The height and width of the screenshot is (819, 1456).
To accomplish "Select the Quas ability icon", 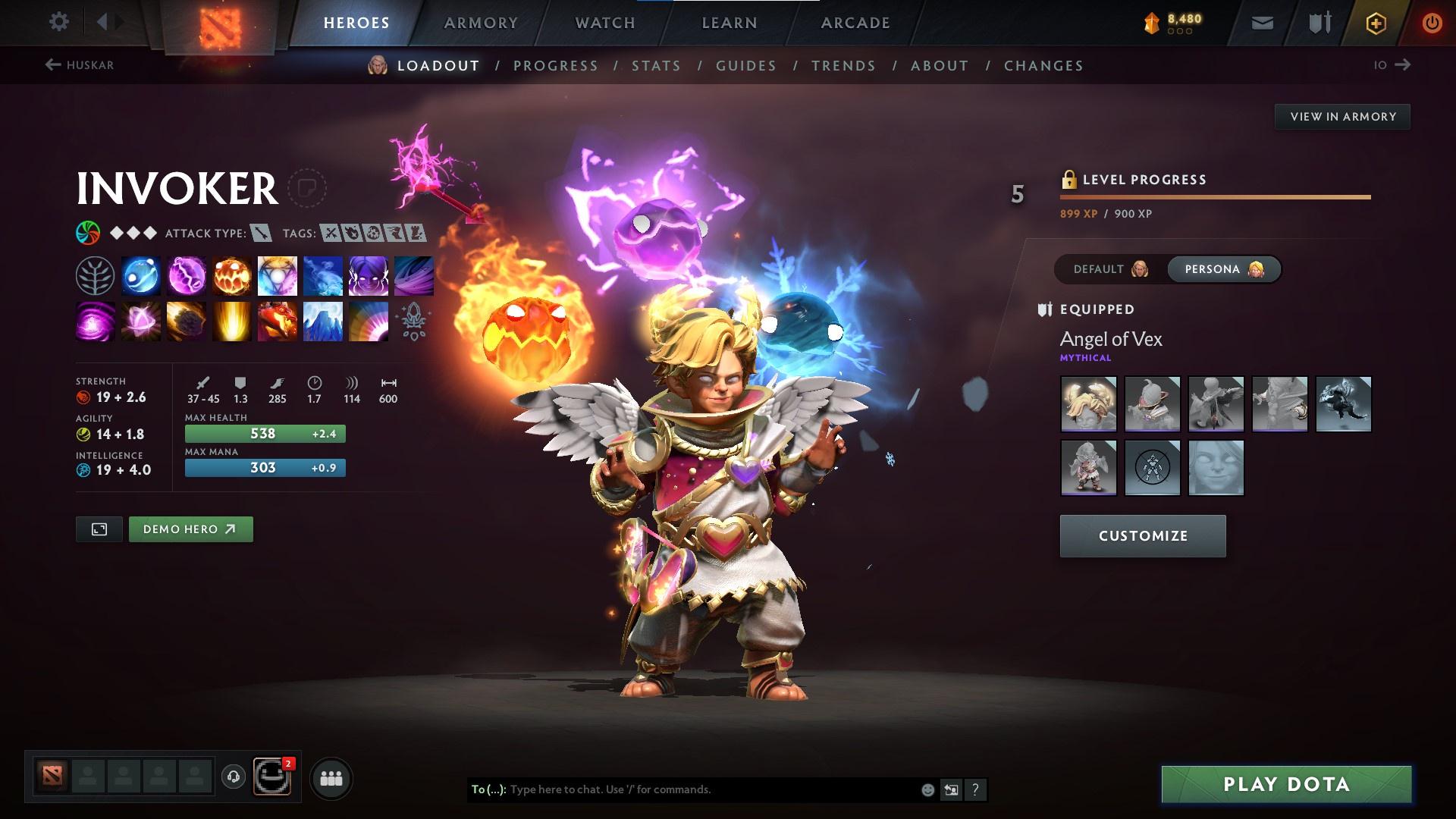I will coord(141,275).
